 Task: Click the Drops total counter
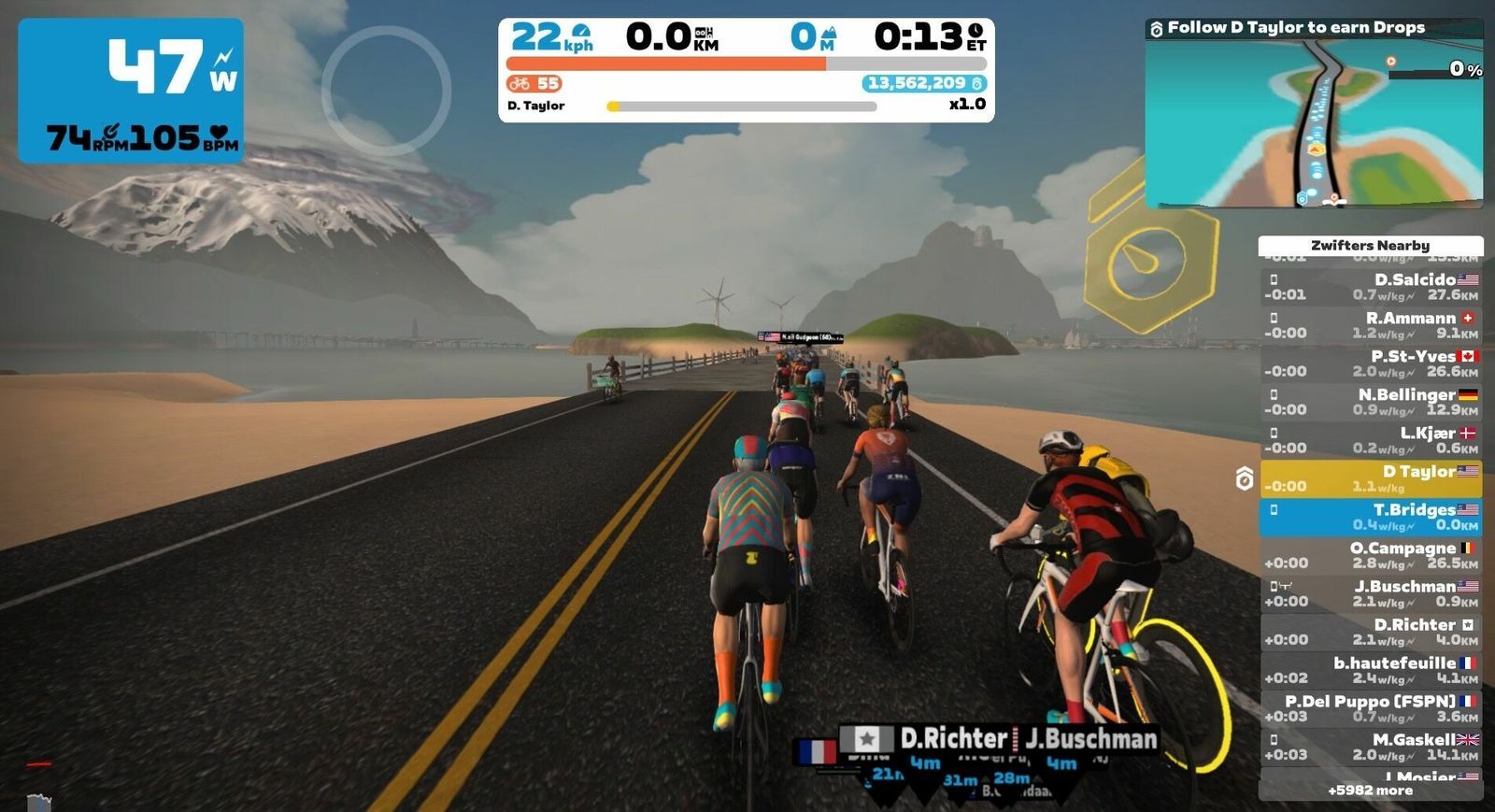click(924, 83)
